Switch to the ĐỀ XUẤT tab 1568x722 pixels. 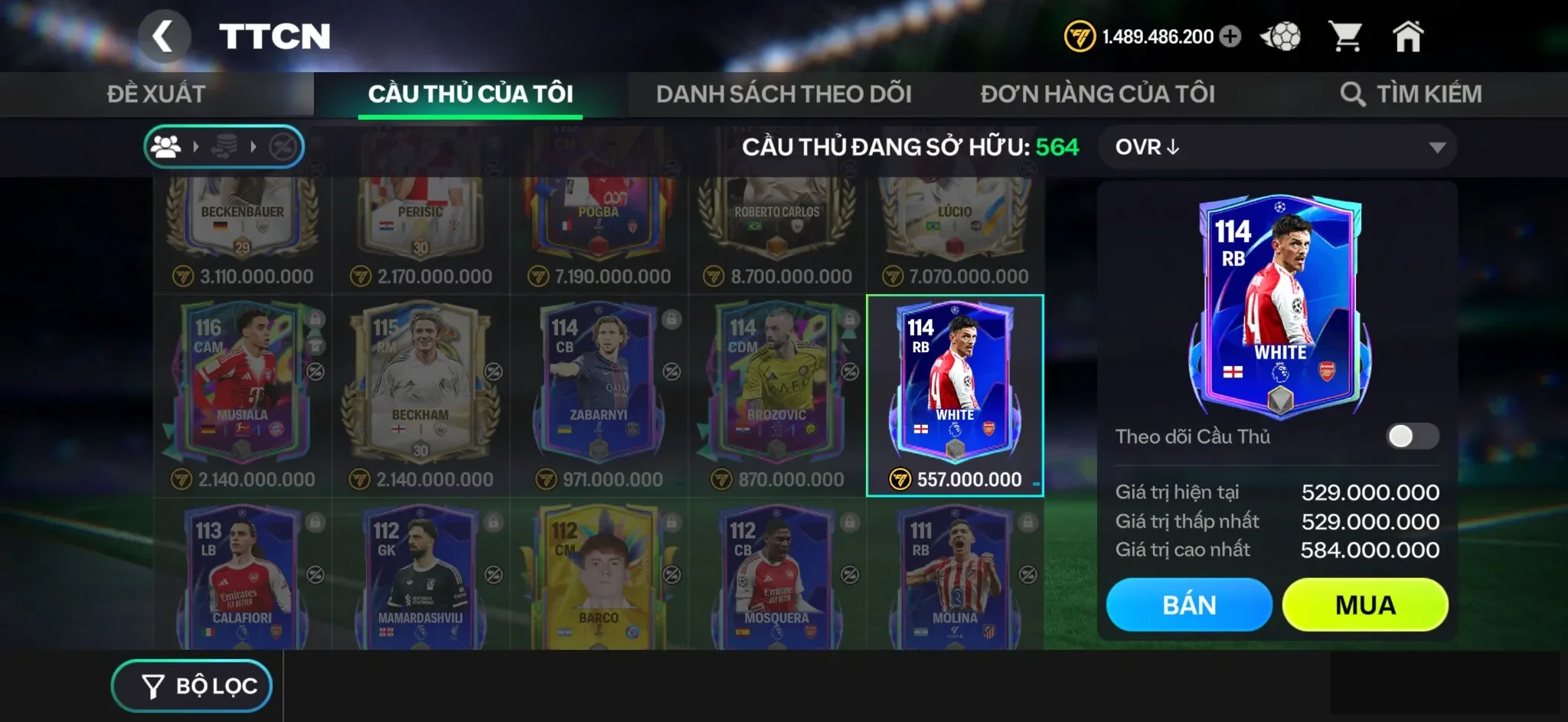click(156, 93)
